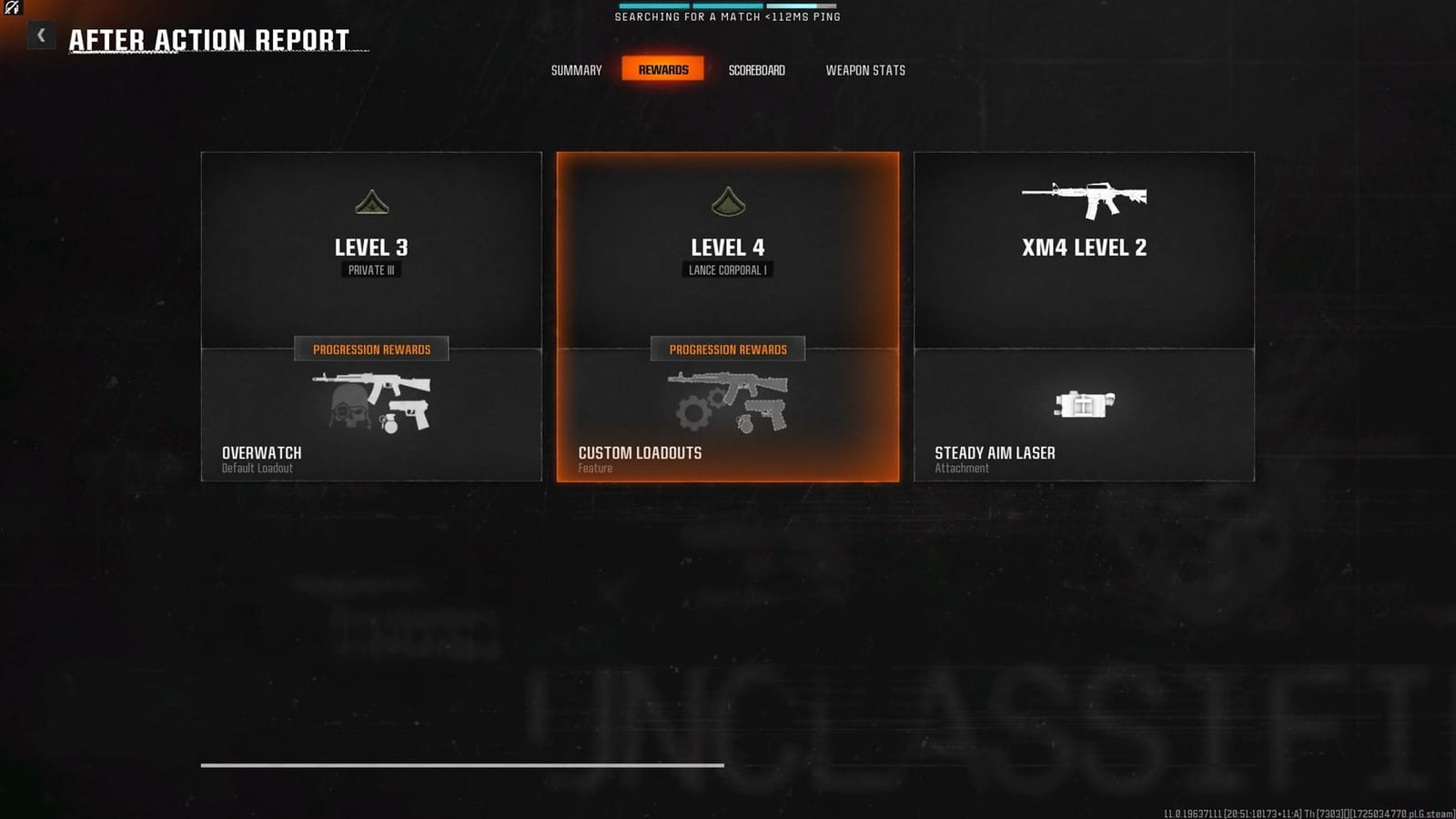Open the Weapon Stats tab
This screenshot has width=1456, height=819.
coord(865,70)
